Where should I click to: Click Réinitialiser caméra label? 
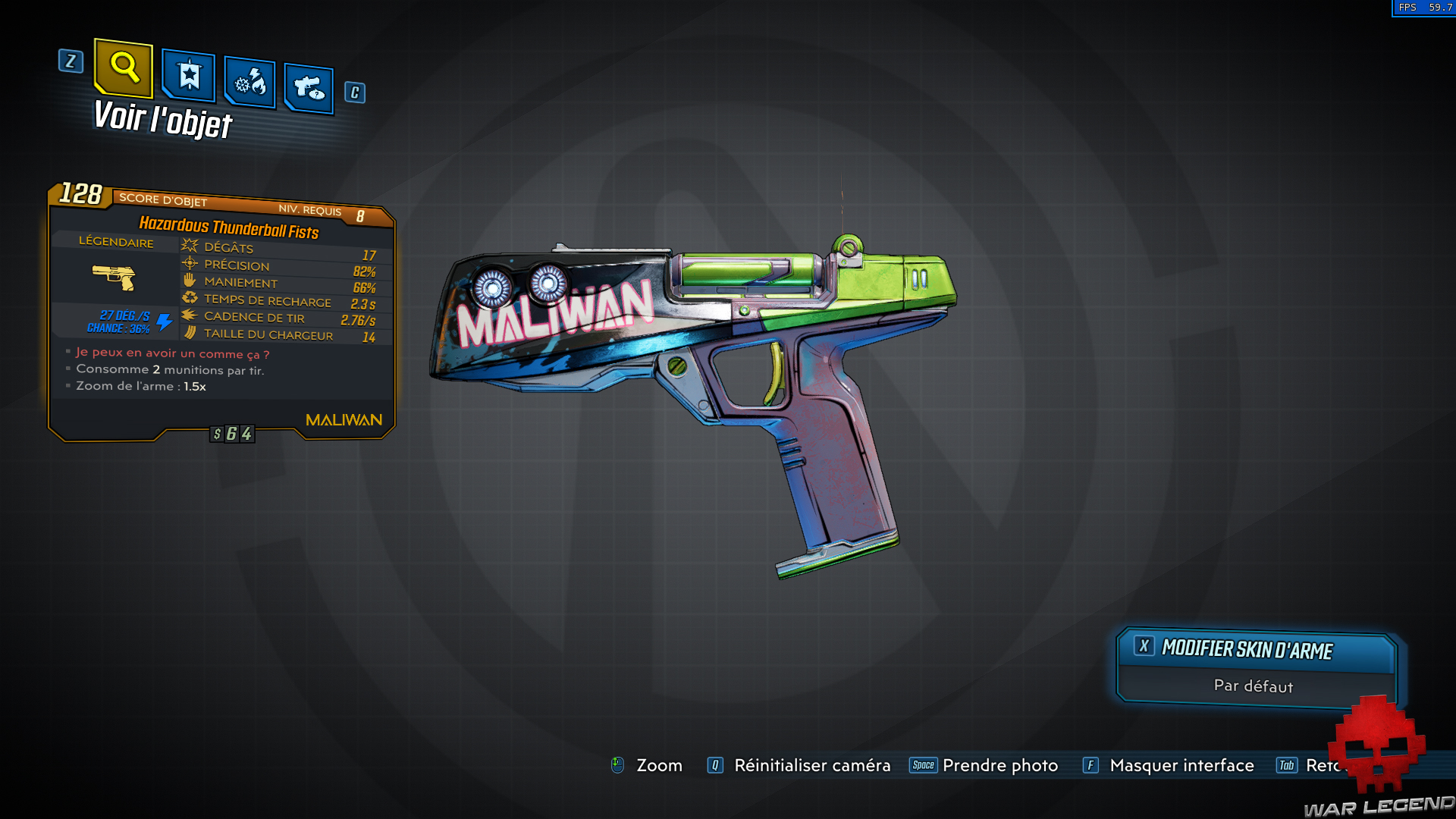[x=811, y=766]
